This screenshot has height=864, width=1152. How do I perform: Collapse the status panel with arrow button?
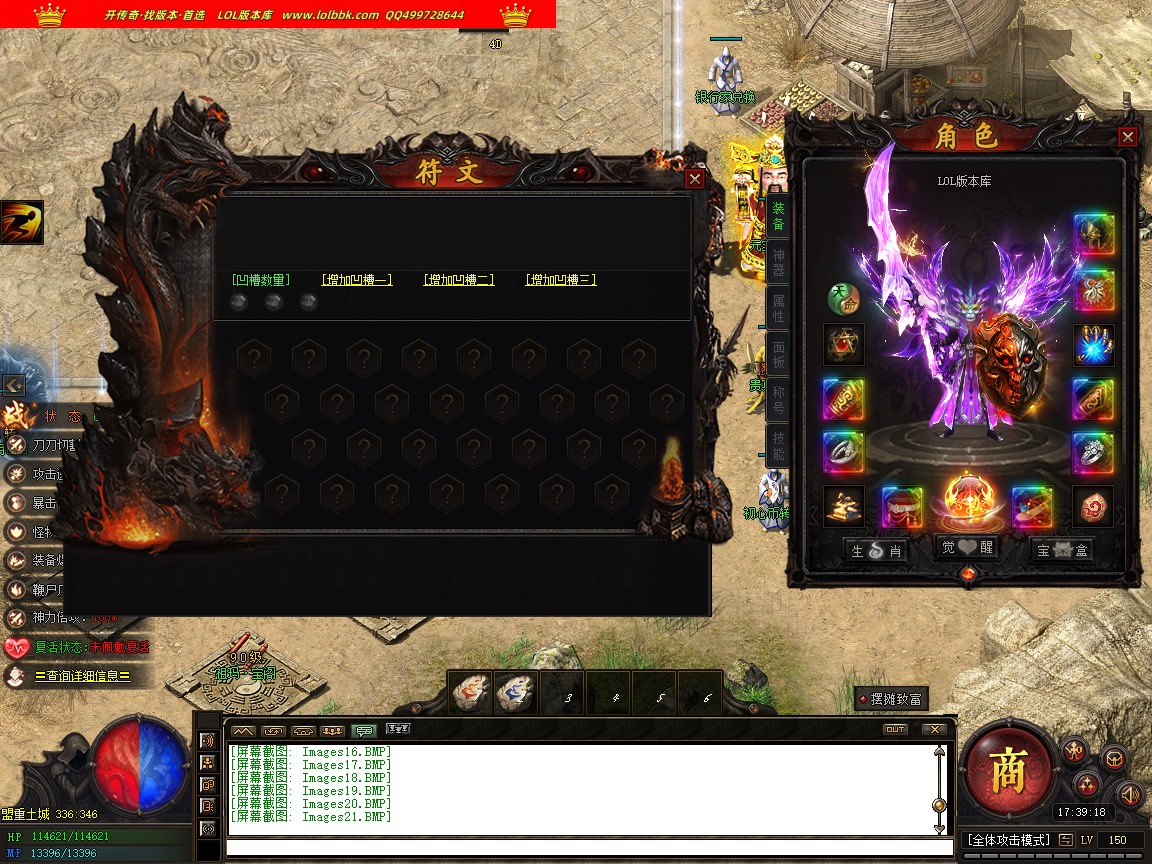[13, 385]
